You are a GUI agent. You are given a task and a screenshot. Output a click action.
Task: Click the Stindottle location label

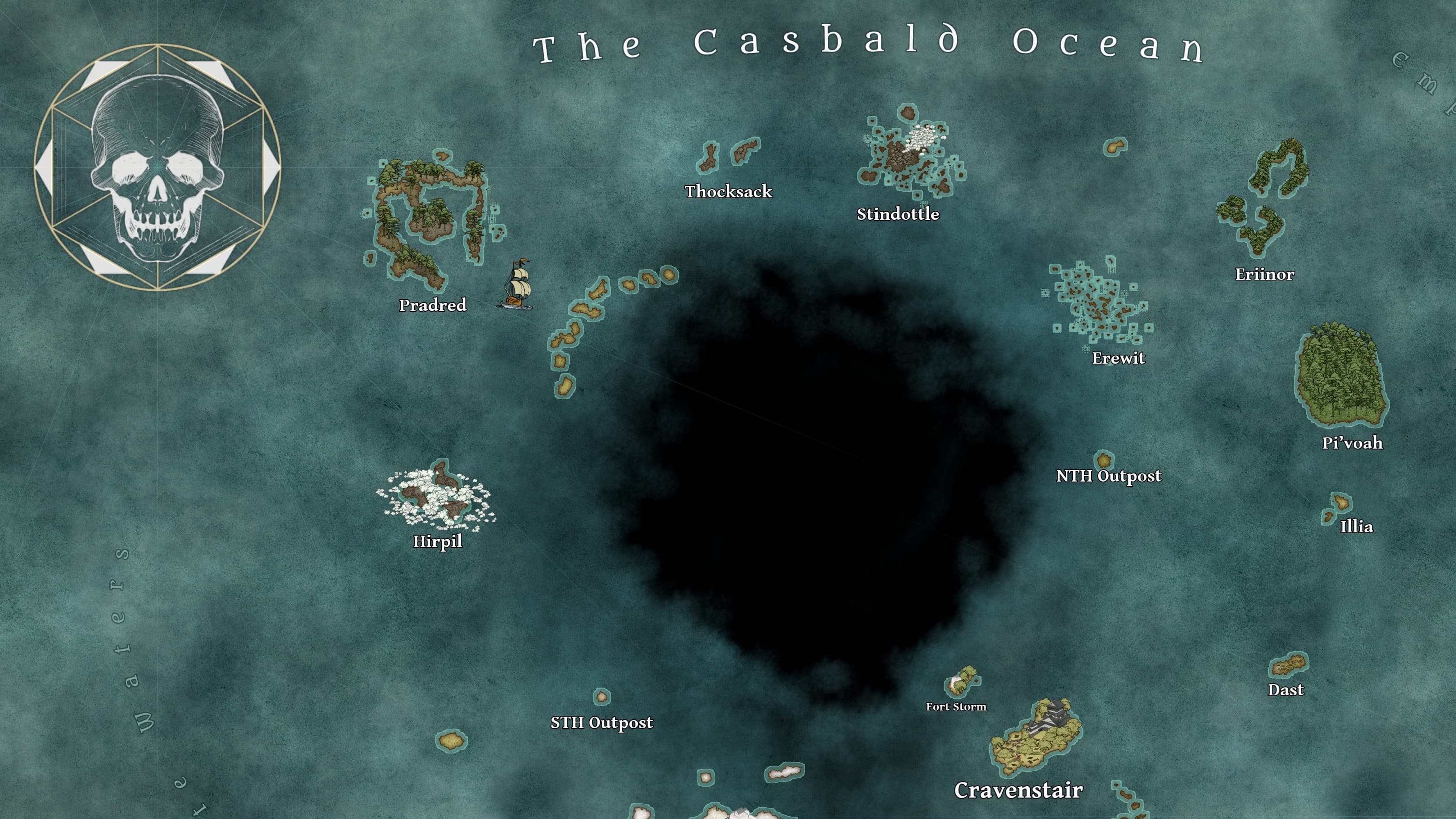[898, 214]
